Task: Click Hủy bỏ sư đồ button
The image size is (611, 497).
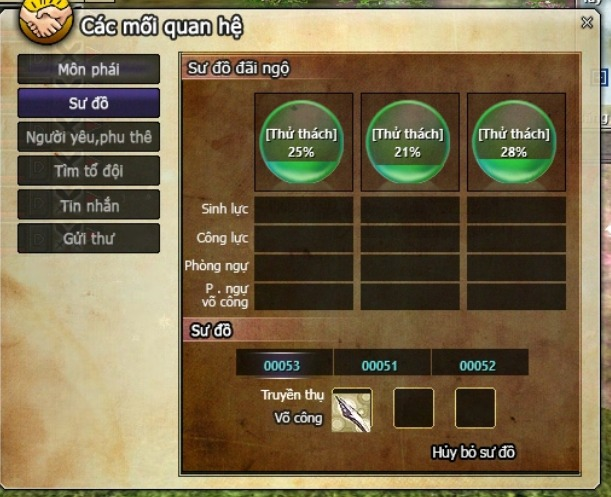Action: [x=473, y=452]
